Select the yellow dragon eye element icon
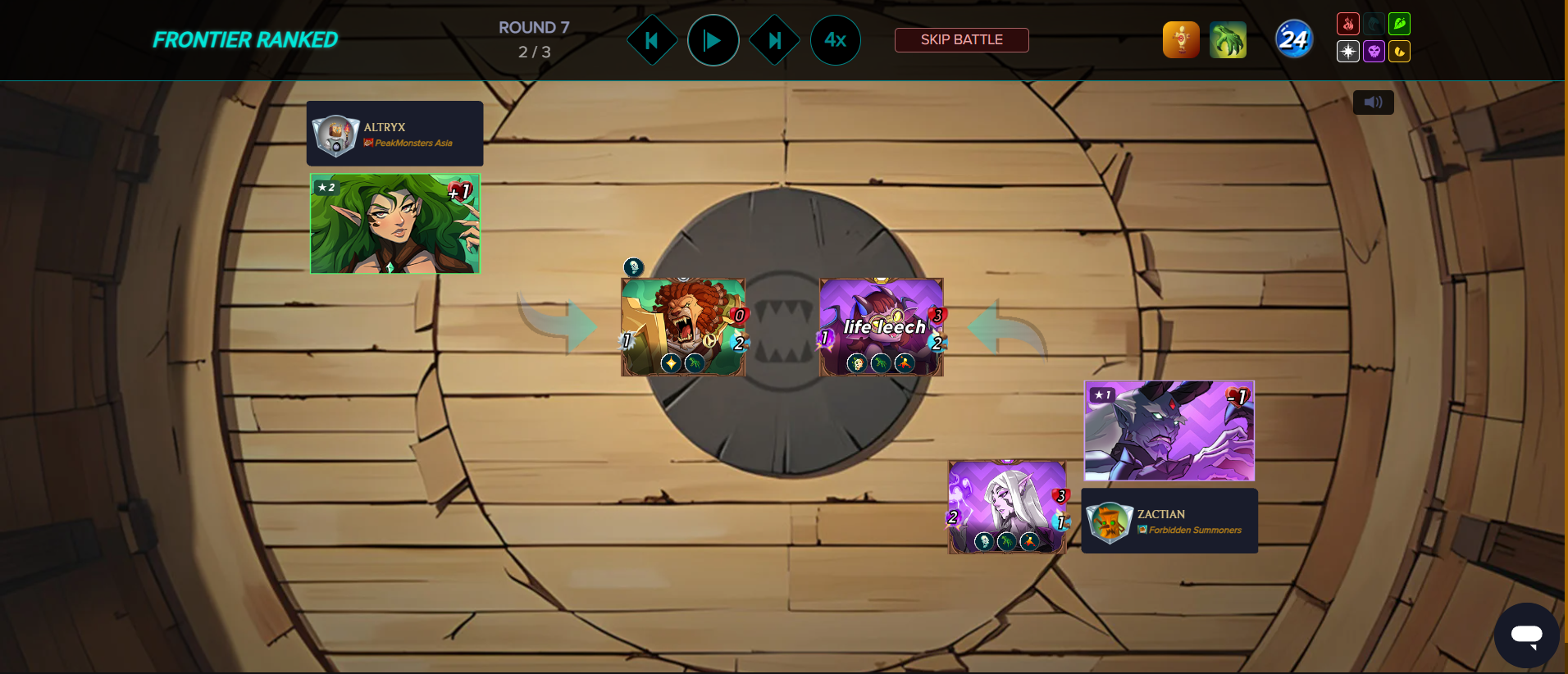1568x674 pixels. click(x=1399, y=52)
